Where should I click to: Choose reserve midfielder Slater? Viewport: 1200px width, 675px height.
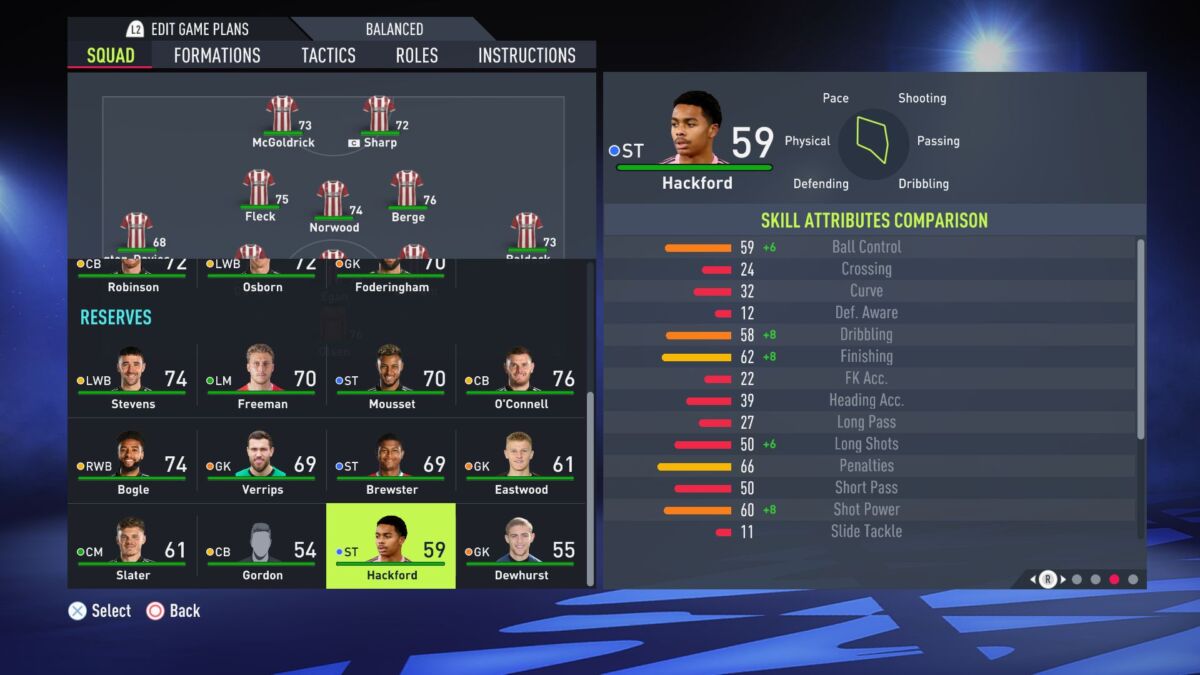pyautogui.click(x=132, y=546)
